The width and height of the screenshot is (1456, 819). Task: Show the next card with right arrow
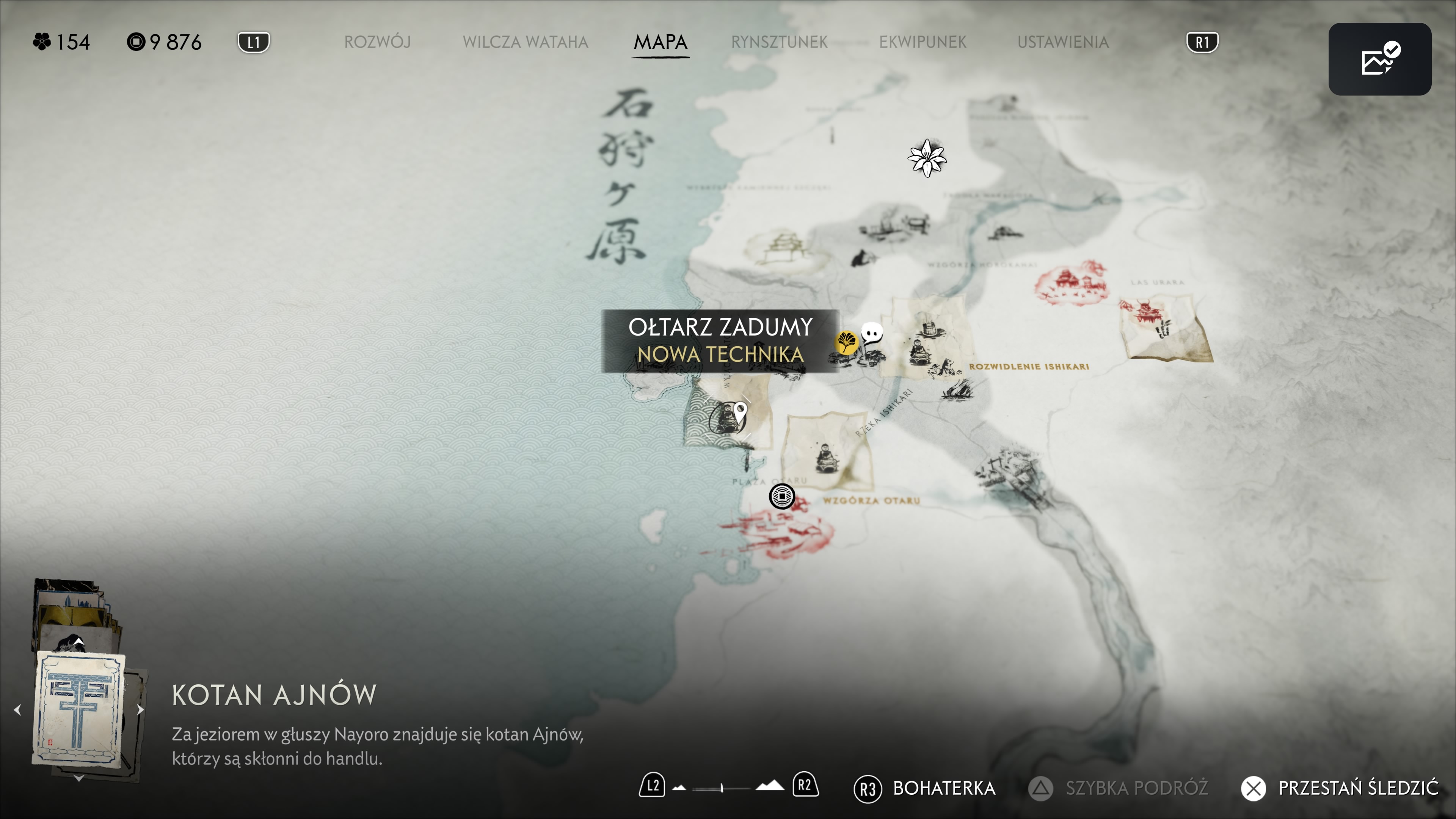pos(140,709)
